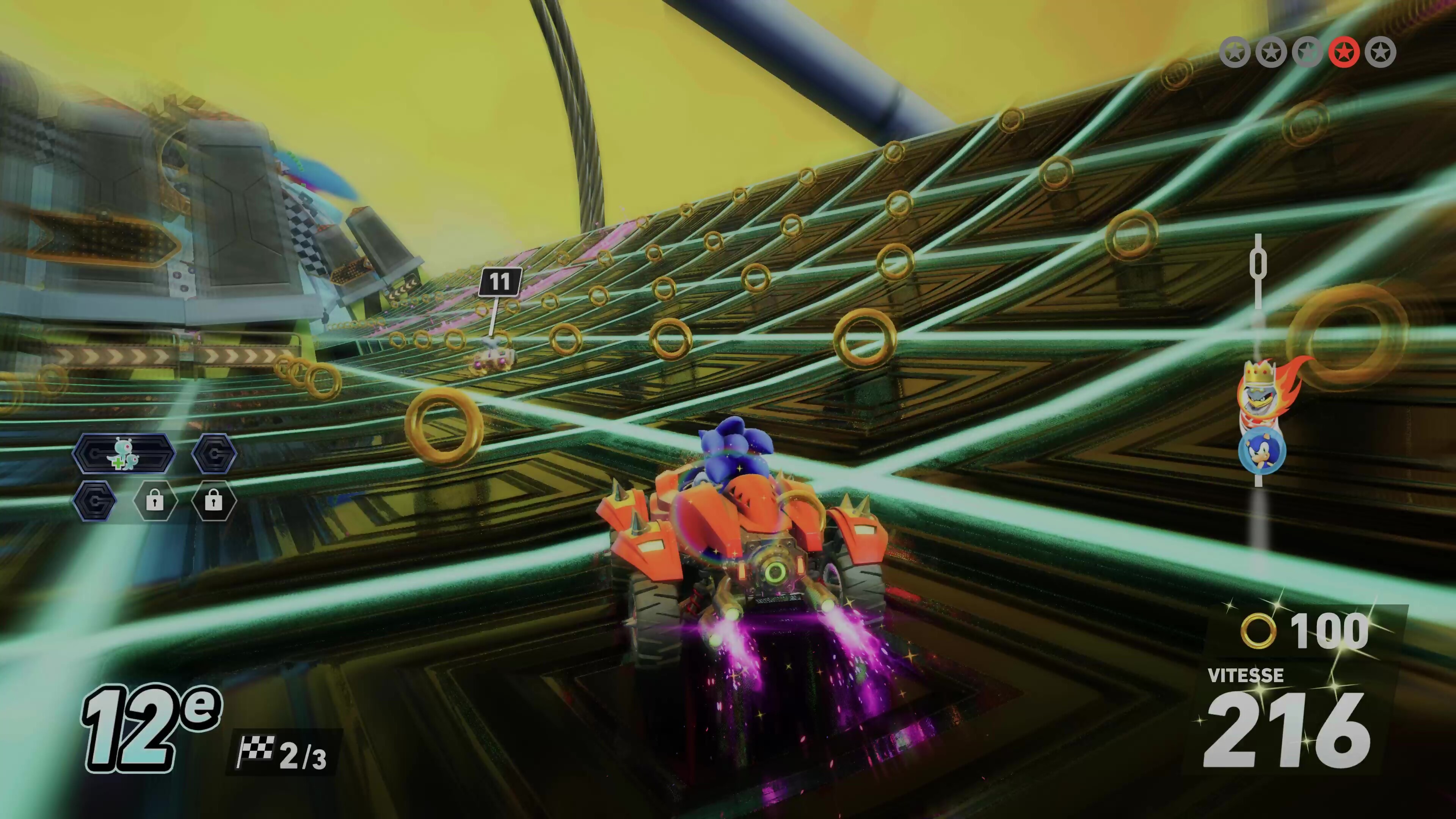Viewport: 1456px width, 819px height.
Task: Select the gadget slot with the blue creature
Action: [124, 453]
